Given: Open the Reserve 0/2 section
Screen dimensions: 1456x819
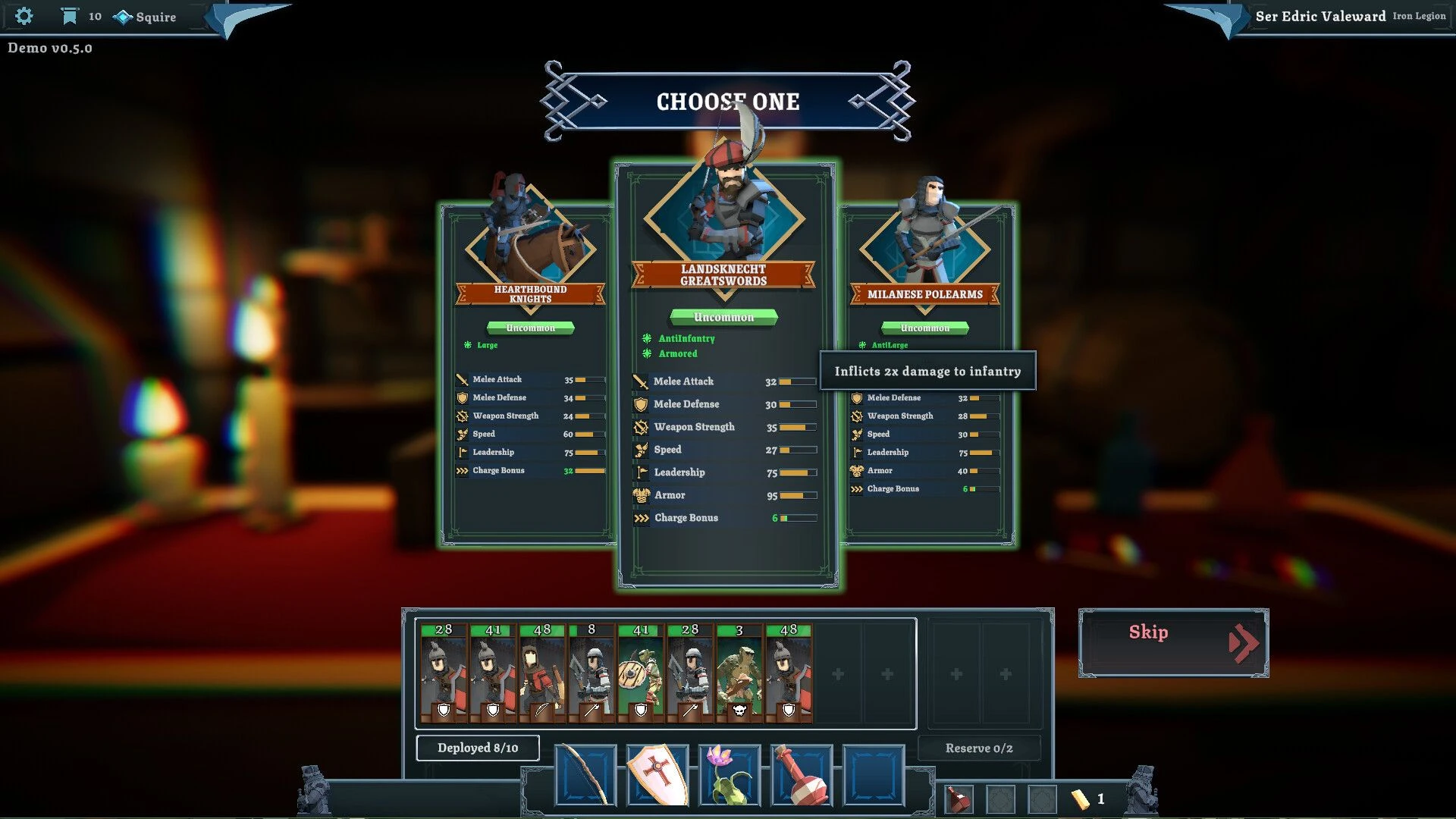Looking at the screenshot, I should pos(979,748).
